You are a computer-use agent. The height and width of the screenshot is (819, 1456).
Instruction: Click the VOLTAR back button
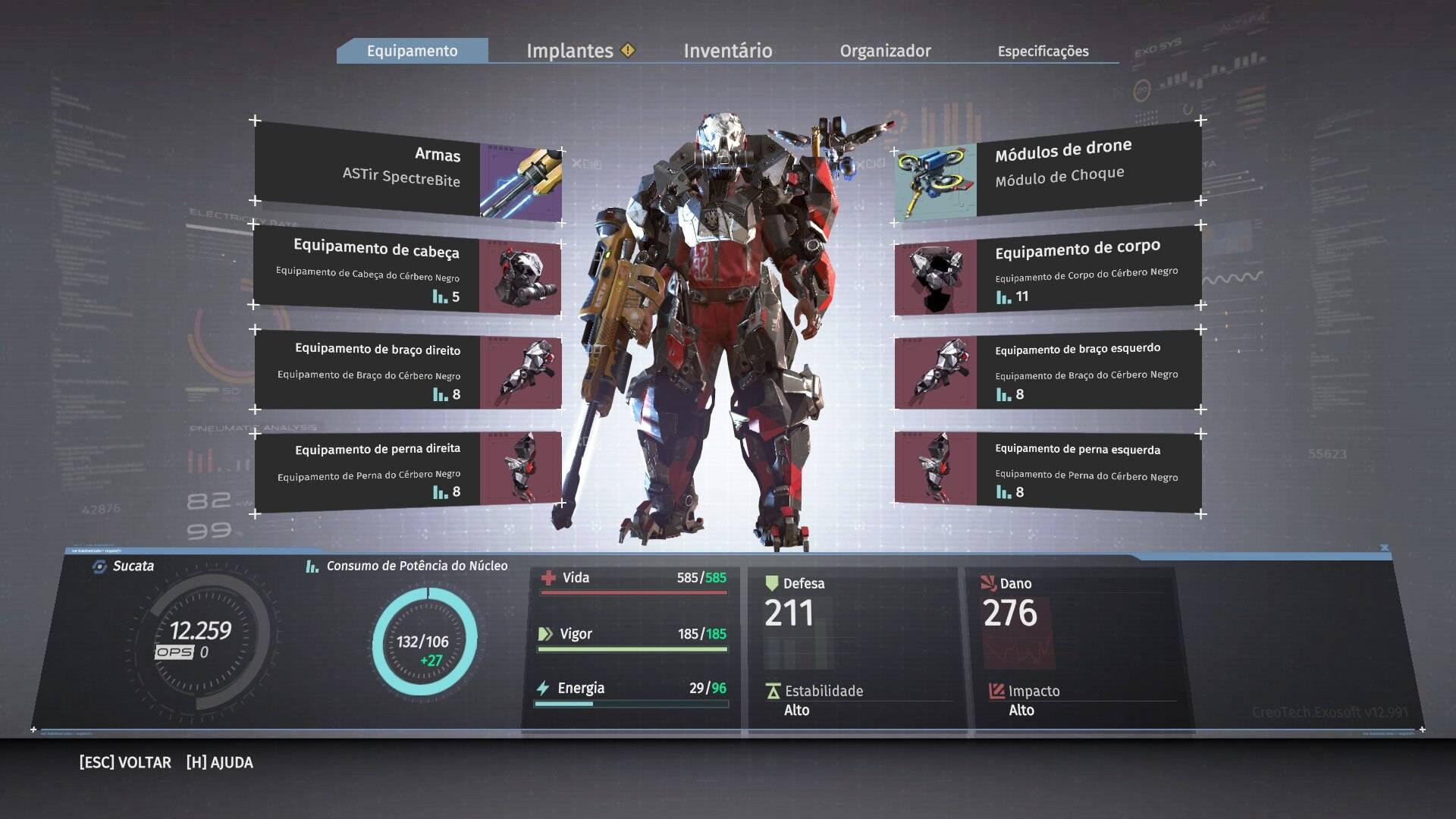click(x=125, y=762)
